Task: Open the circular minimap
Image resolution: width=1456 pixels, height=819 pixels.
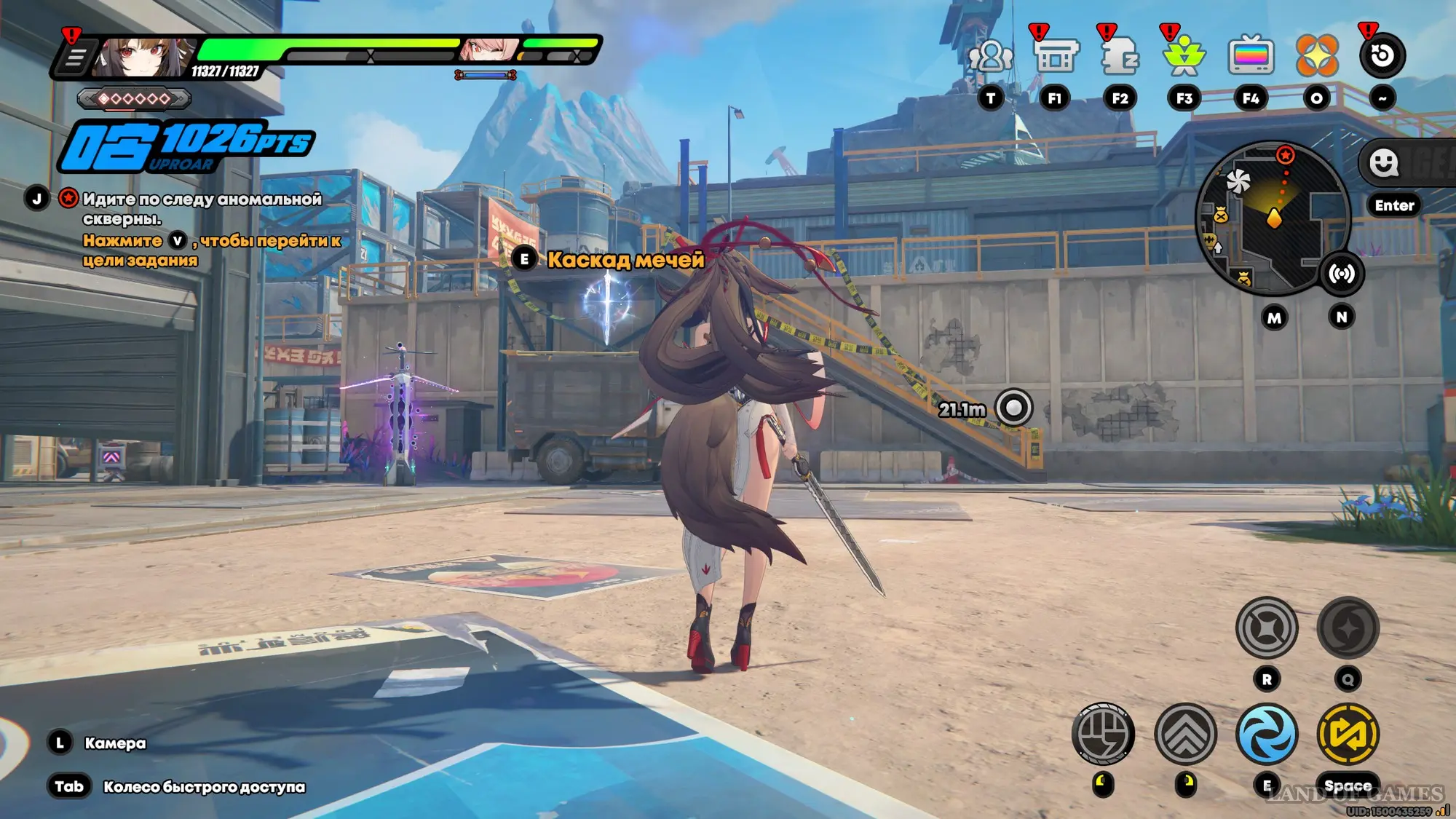Action: (x=1273, y=217)
